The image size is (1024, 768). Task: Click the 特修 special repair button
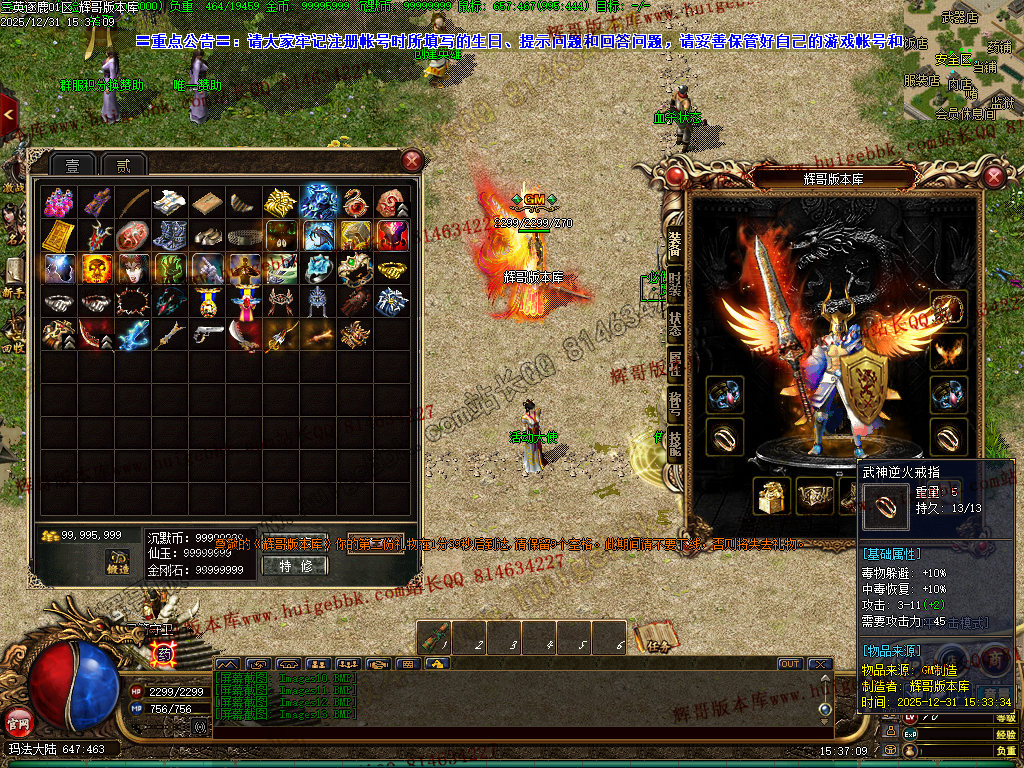click(294, 566)
